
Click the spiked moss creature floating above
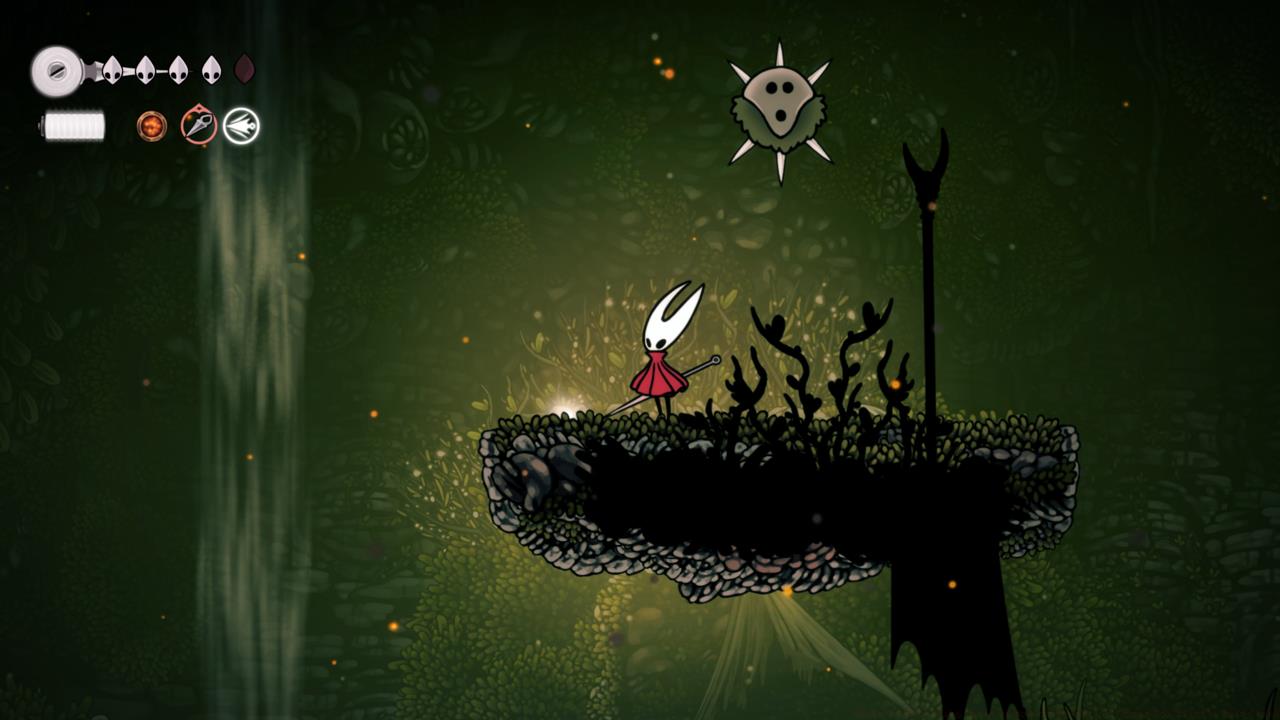(778, 103)
